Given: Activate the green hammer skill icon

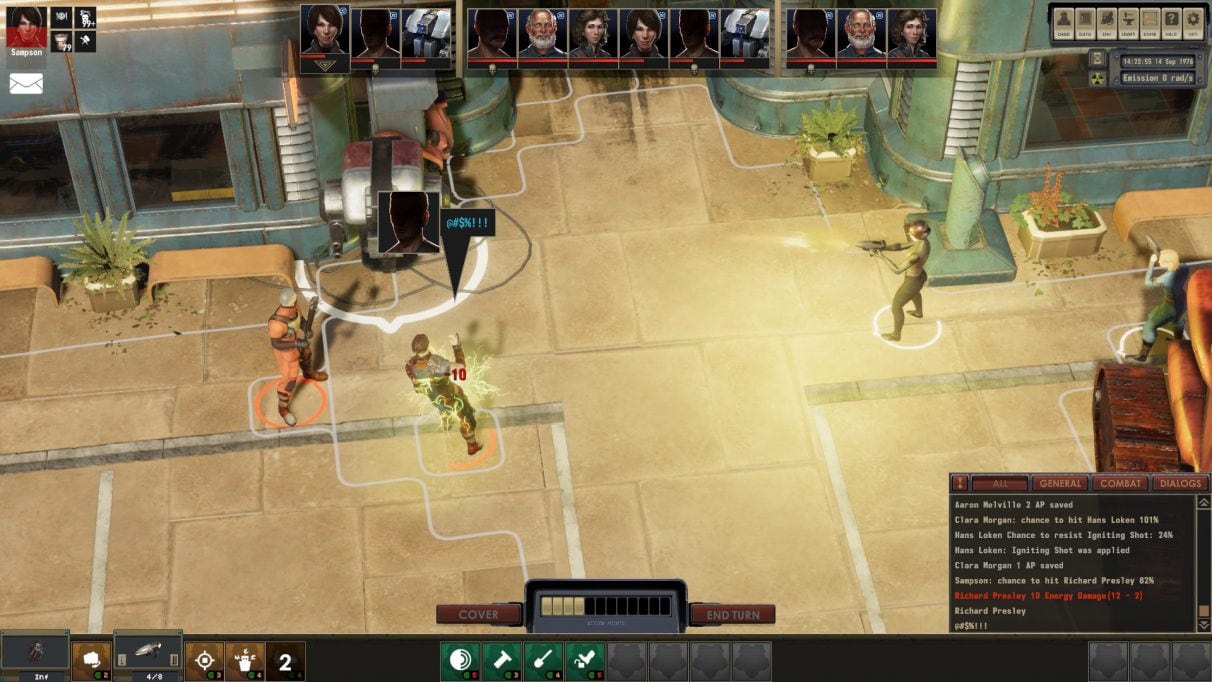Looking at the screenshot, I should pos(501,660).
